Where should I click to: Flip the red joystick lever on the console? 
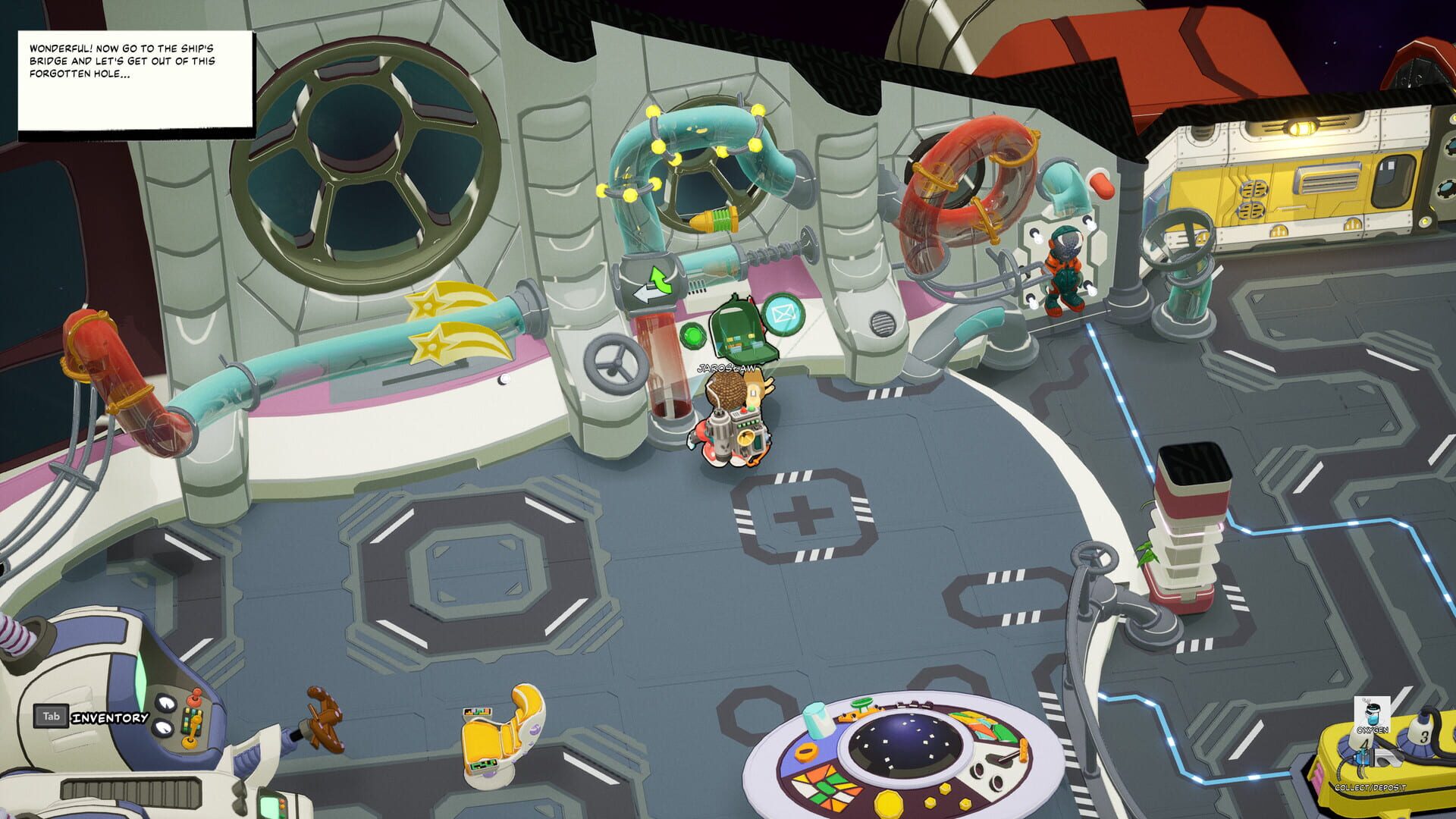(x=196, y=698)
